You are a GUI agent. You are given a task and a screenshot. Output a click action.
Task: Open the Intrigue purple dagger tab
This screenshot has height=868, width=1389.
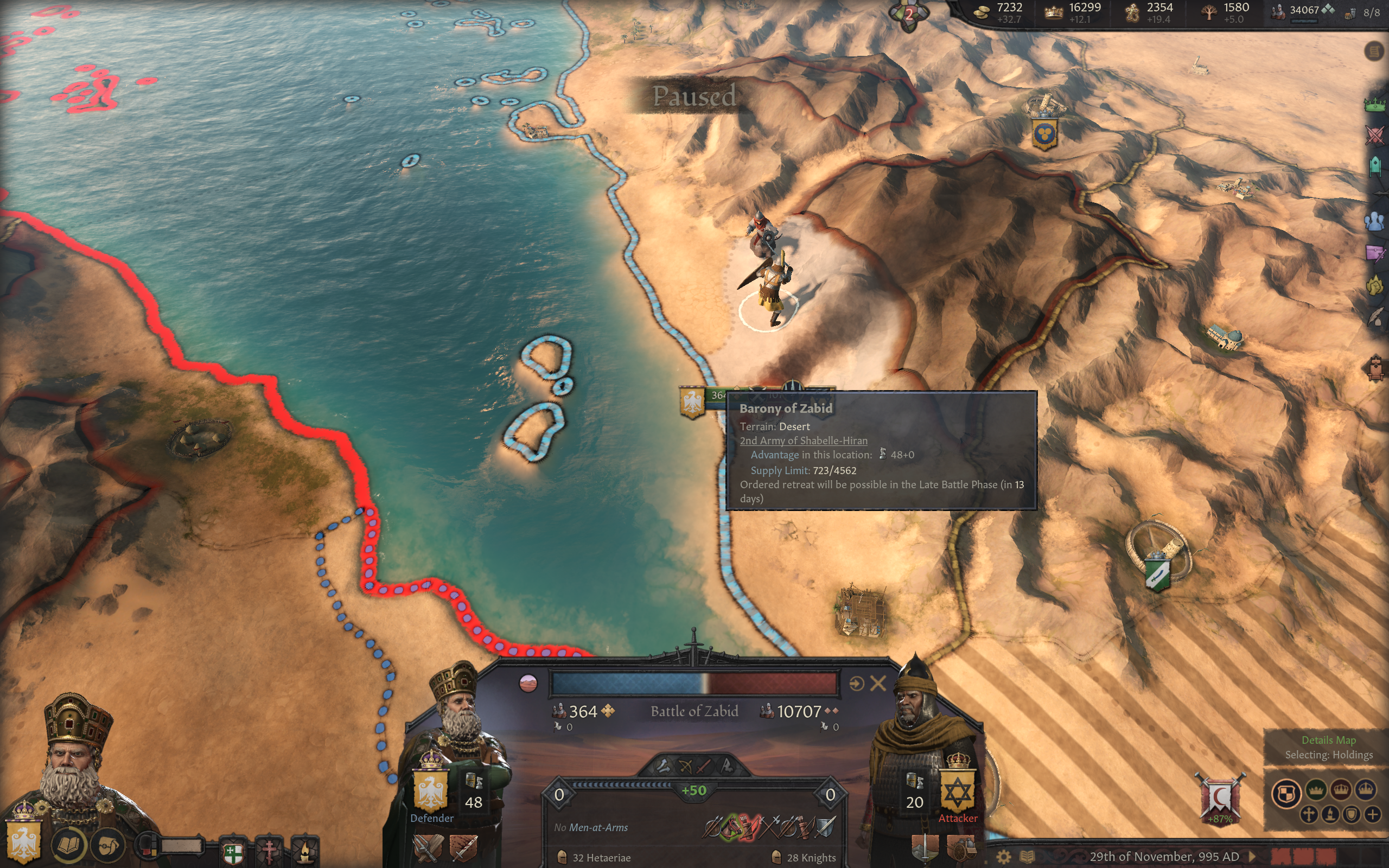pyautogui.click(x=1375, y=253)
